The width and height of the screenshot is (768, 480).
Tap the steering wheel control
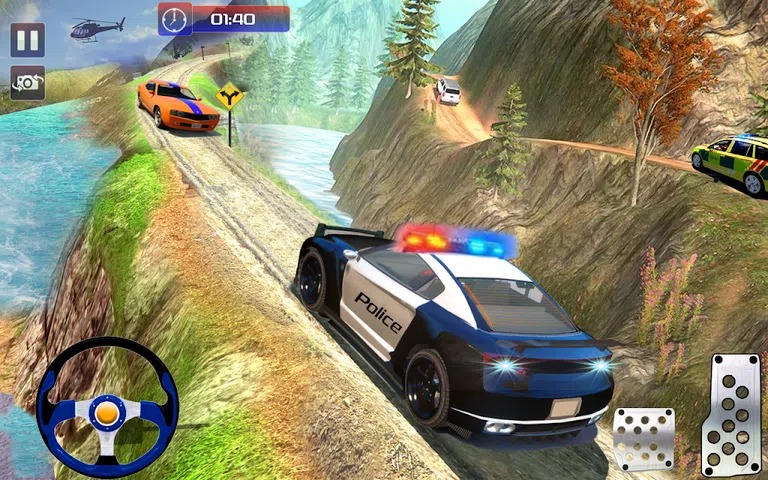coord(107,408)
